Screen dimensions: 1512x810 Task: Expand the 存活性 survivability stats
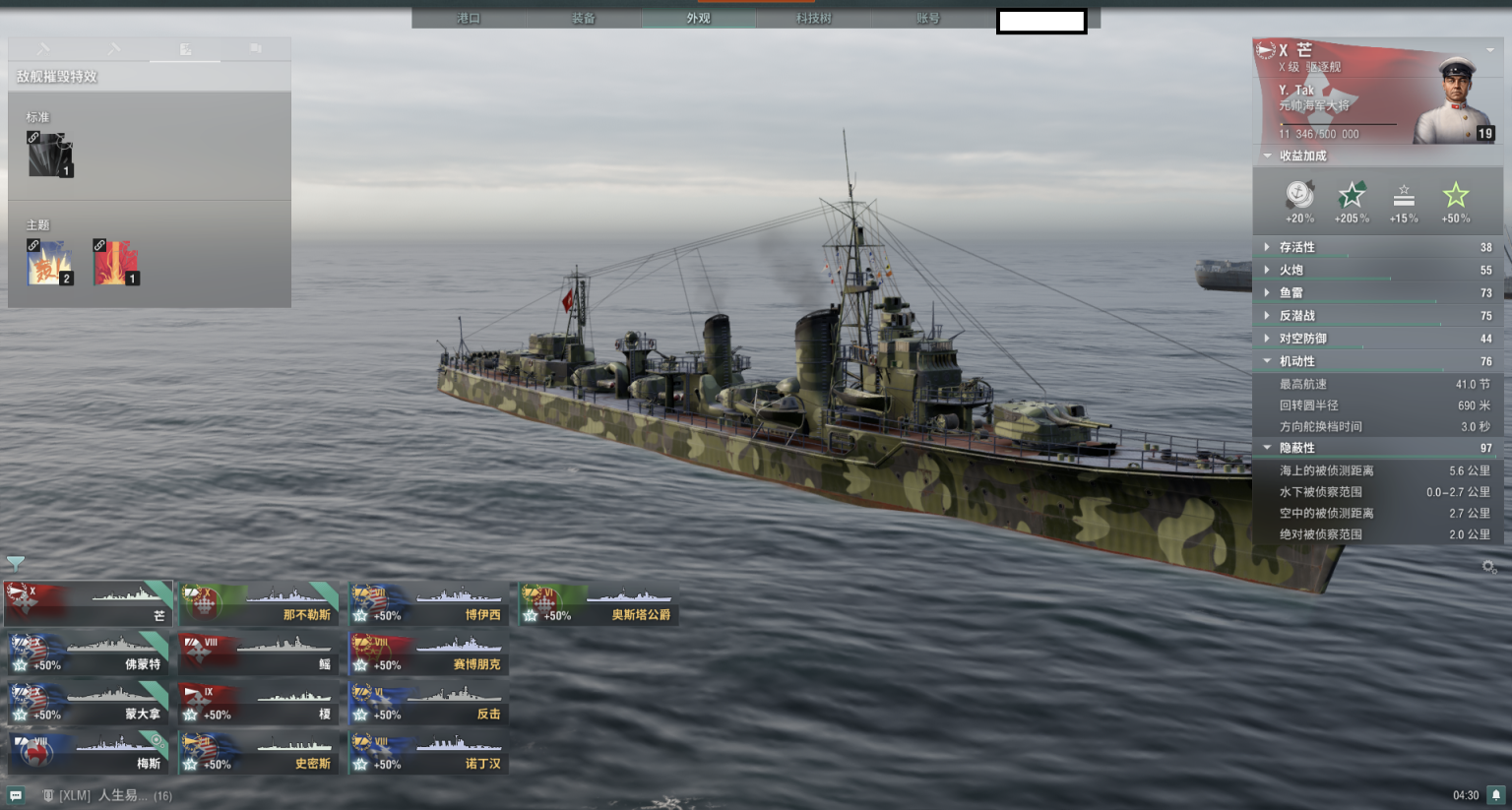click(1296, 247)
